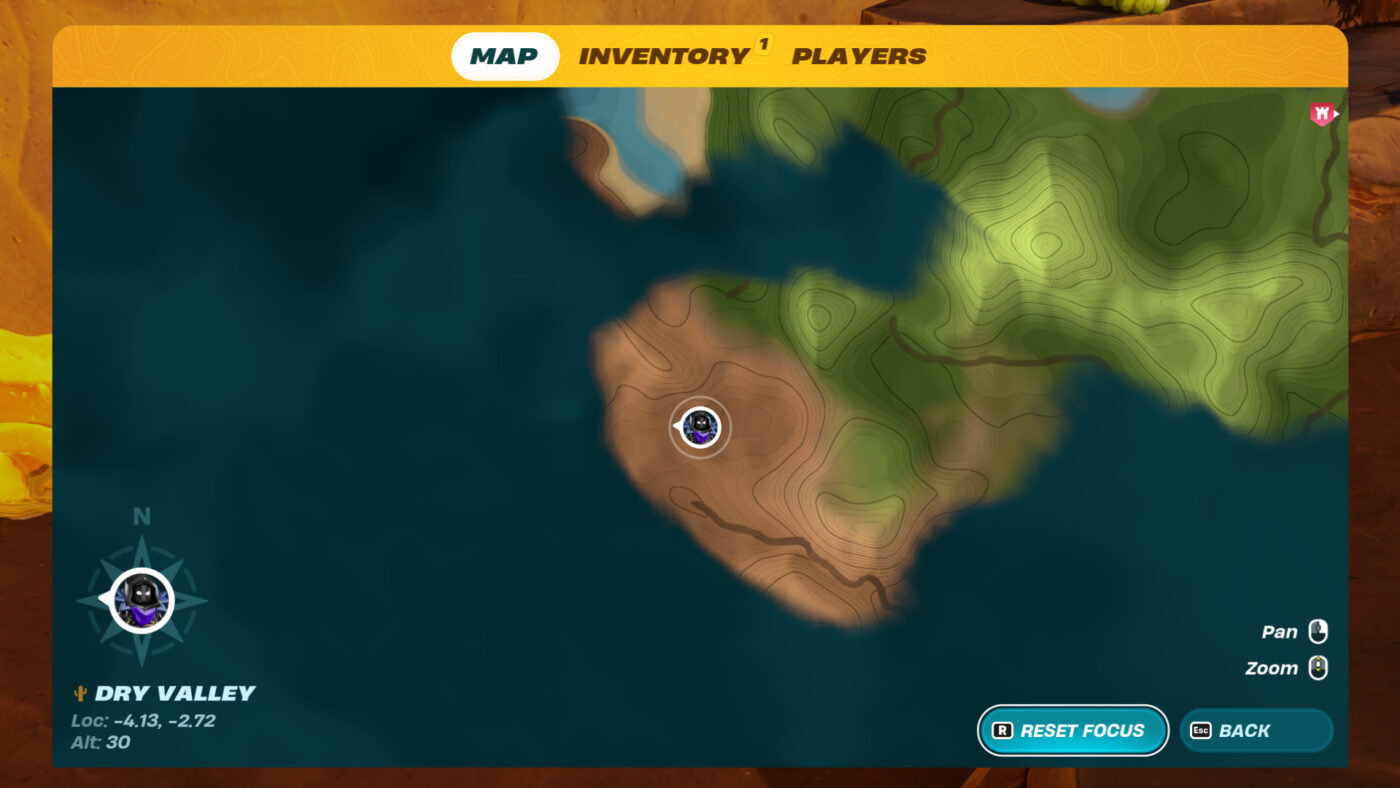The width and height of the screenshot is (1400, 788).
Task: Open the Players tab
Action: tap(859, 56)
